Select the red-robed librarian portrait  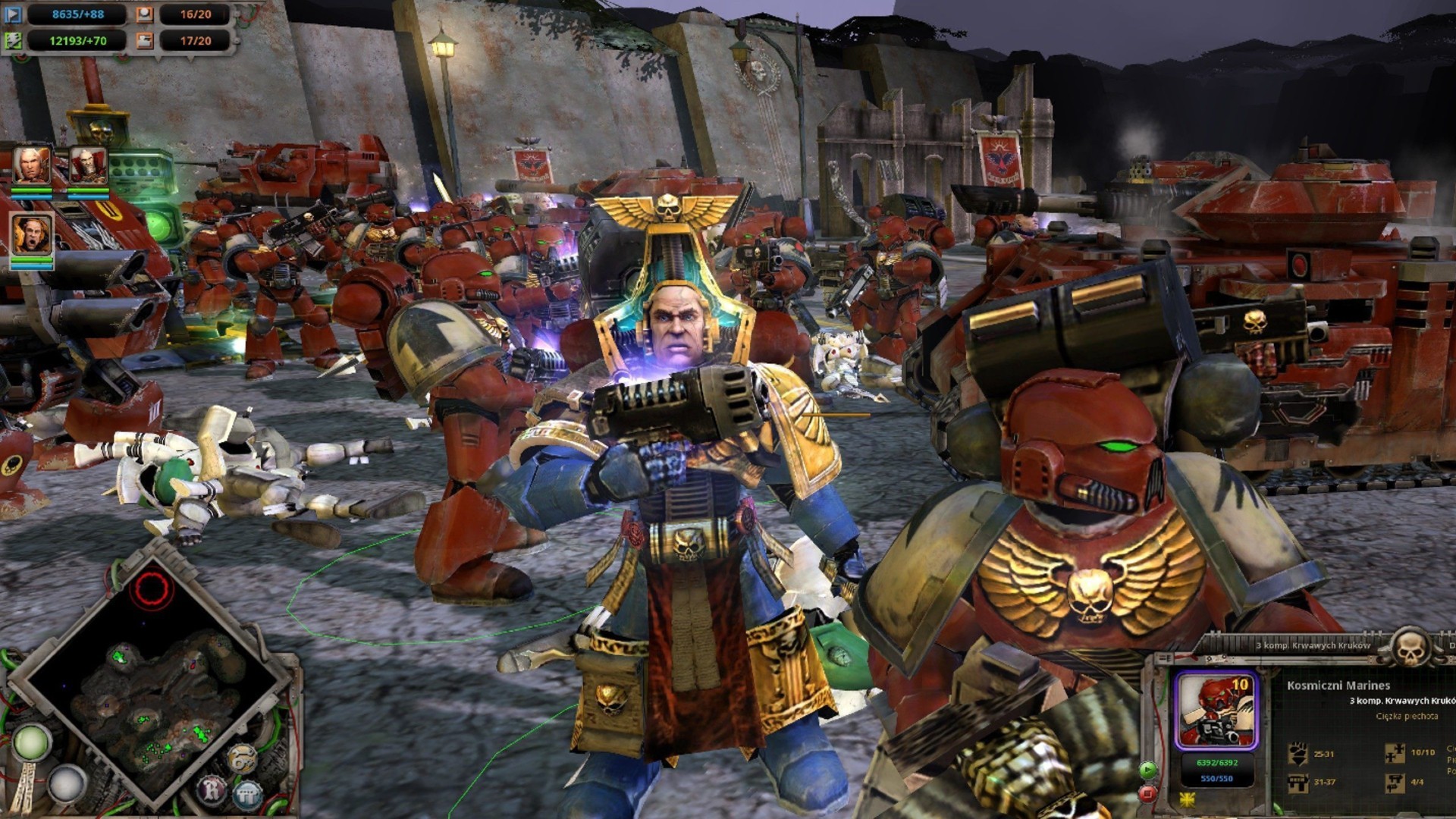[x=88, y=165]
